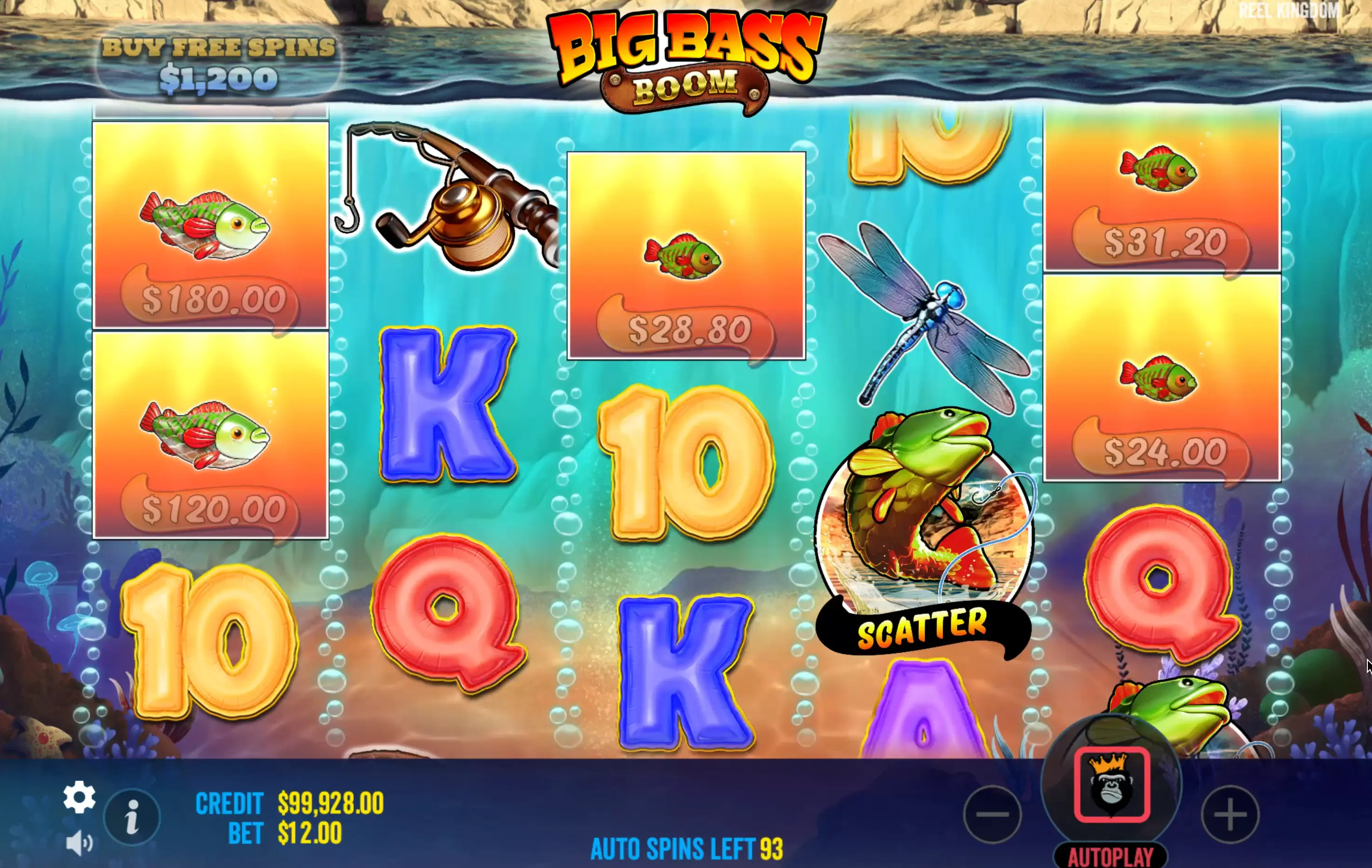The height and width of the screenshot is (868, 1372).
Task: Increase the bet with plus button
Action: click(1229, 814)
